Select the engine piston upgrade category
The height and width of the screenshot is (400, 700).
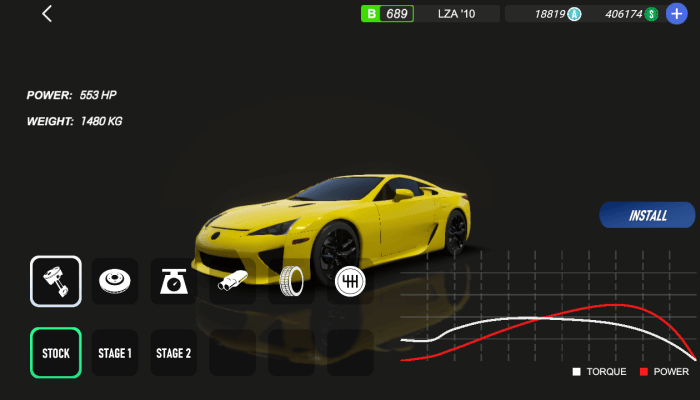(x=56, y=281)
